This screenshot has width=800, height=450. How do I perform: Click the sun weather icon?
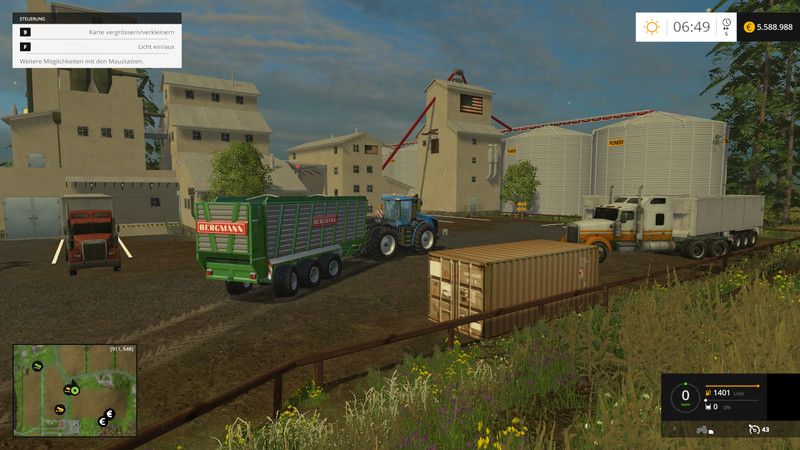652,27
